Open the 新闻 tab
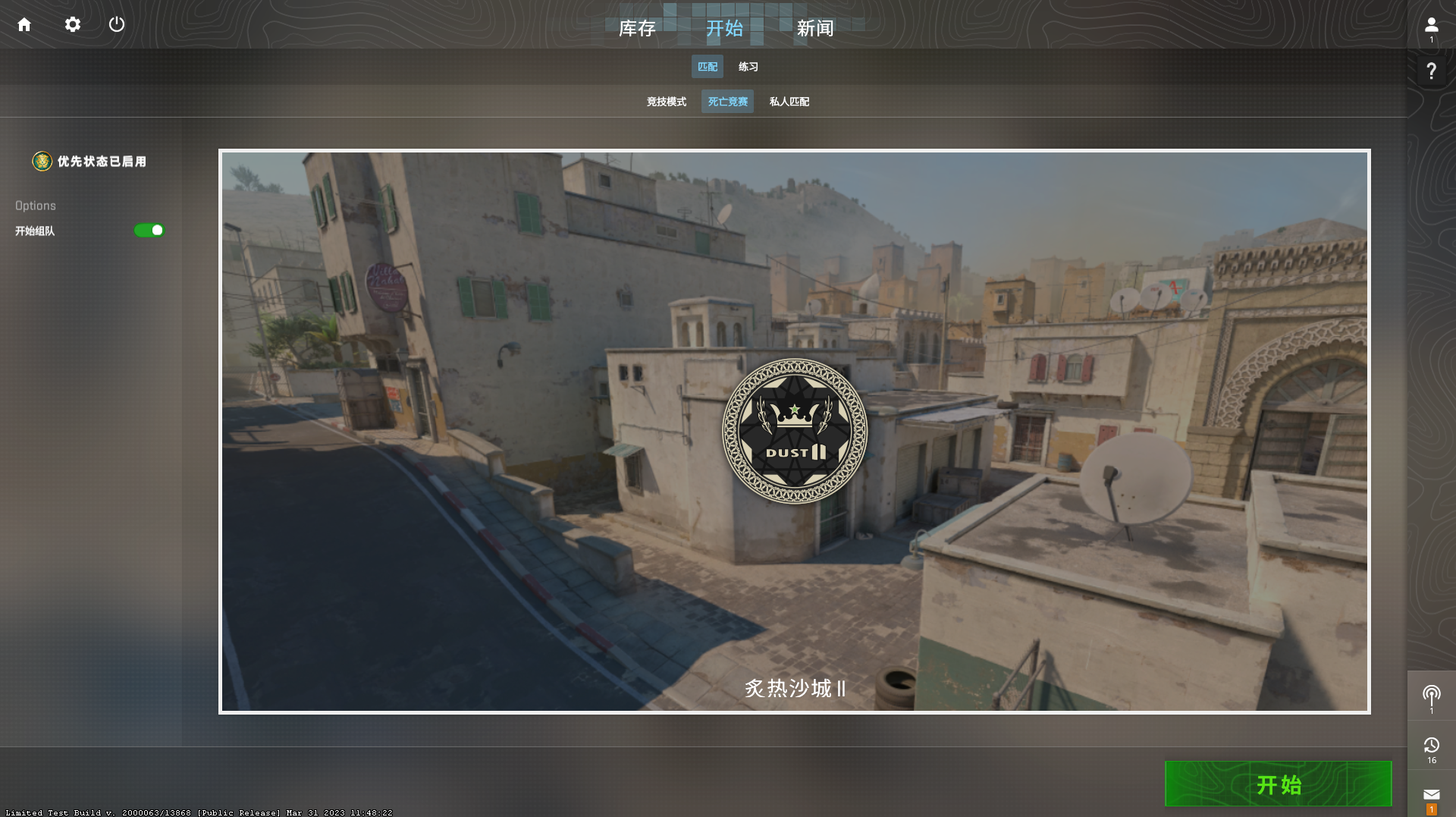Image resolution: width=1456 pixels, height=817 pixels. click(x=814, y=28)
